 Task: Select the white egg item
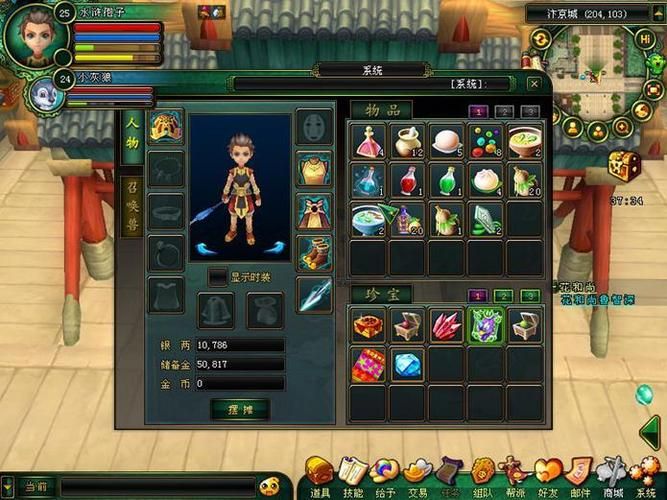pos(446,142)
